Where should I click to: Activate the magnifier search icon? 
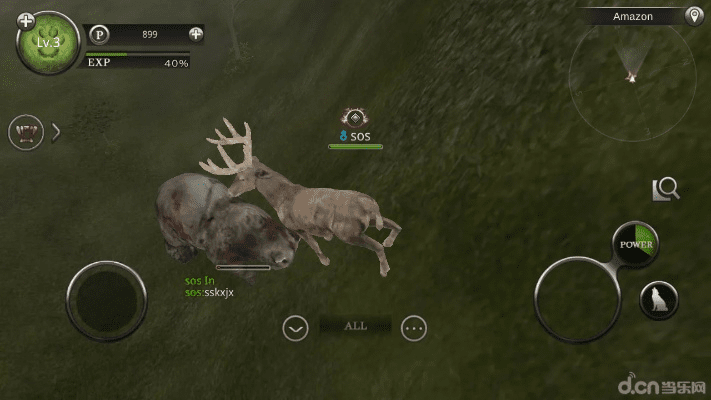pos(666,188)
